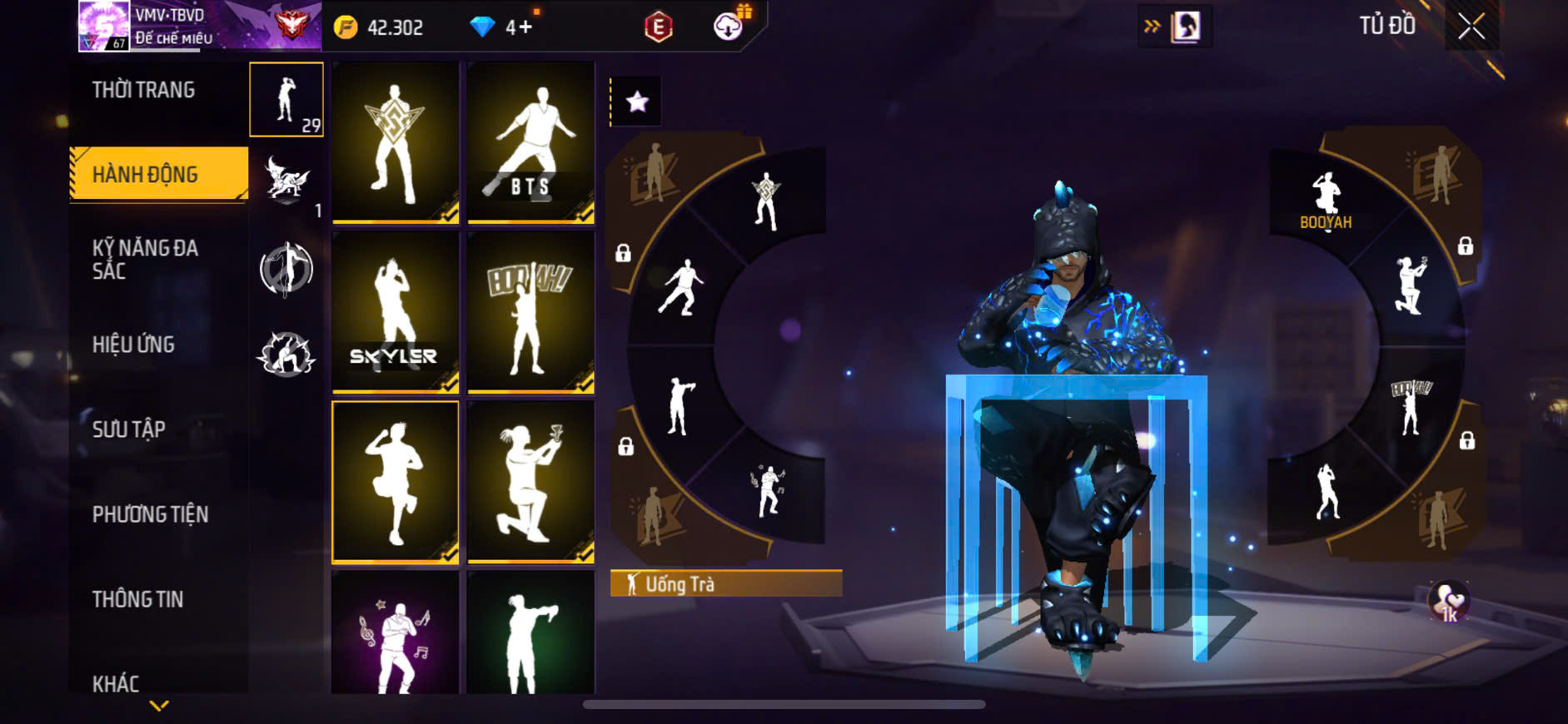The width and height of the screenshot is (1568, 724).
Task: Open the Hiệu Ứng category
Action: 133,345
